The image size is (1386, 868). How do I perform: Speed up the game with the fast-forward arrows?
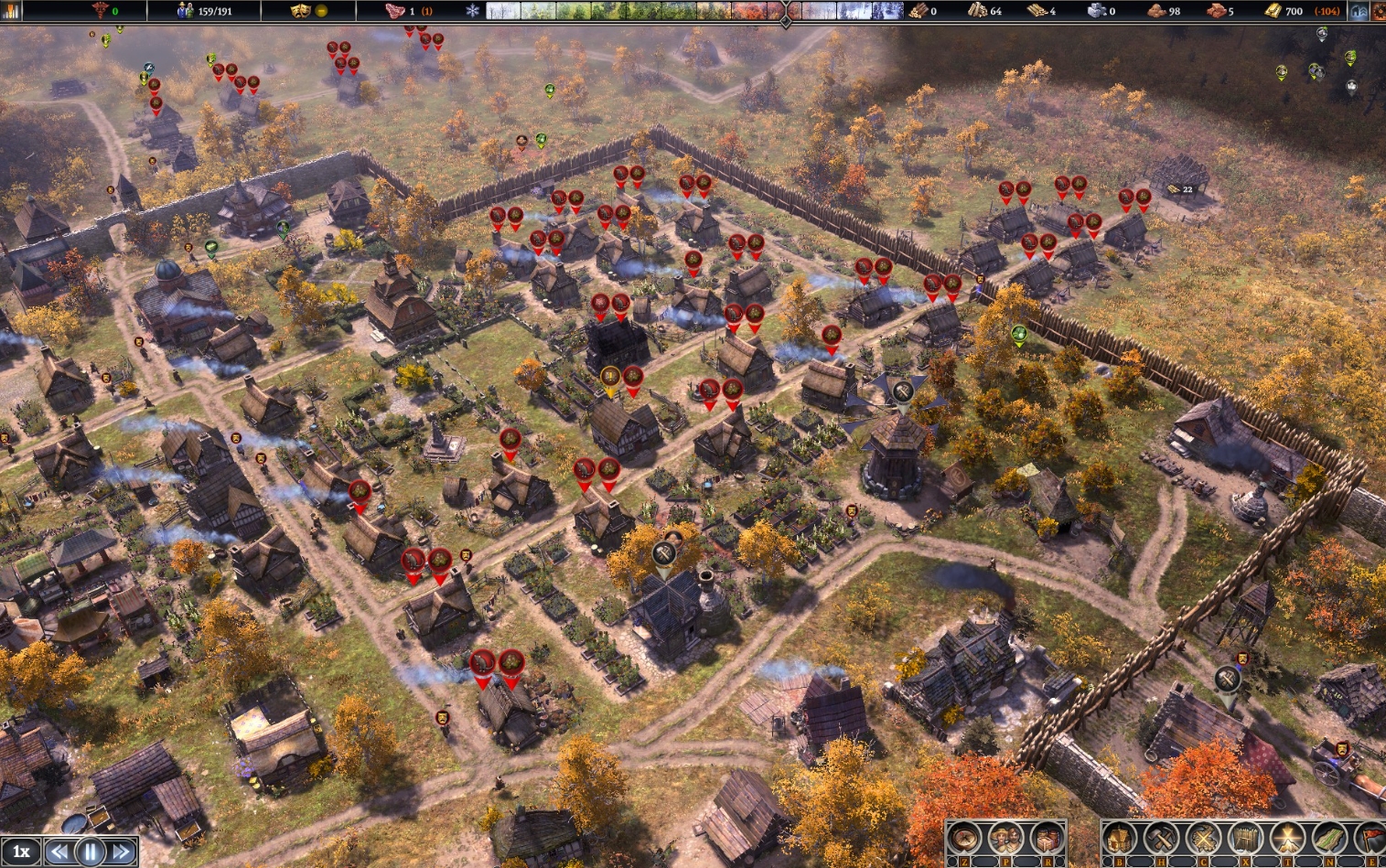(121, 852)
